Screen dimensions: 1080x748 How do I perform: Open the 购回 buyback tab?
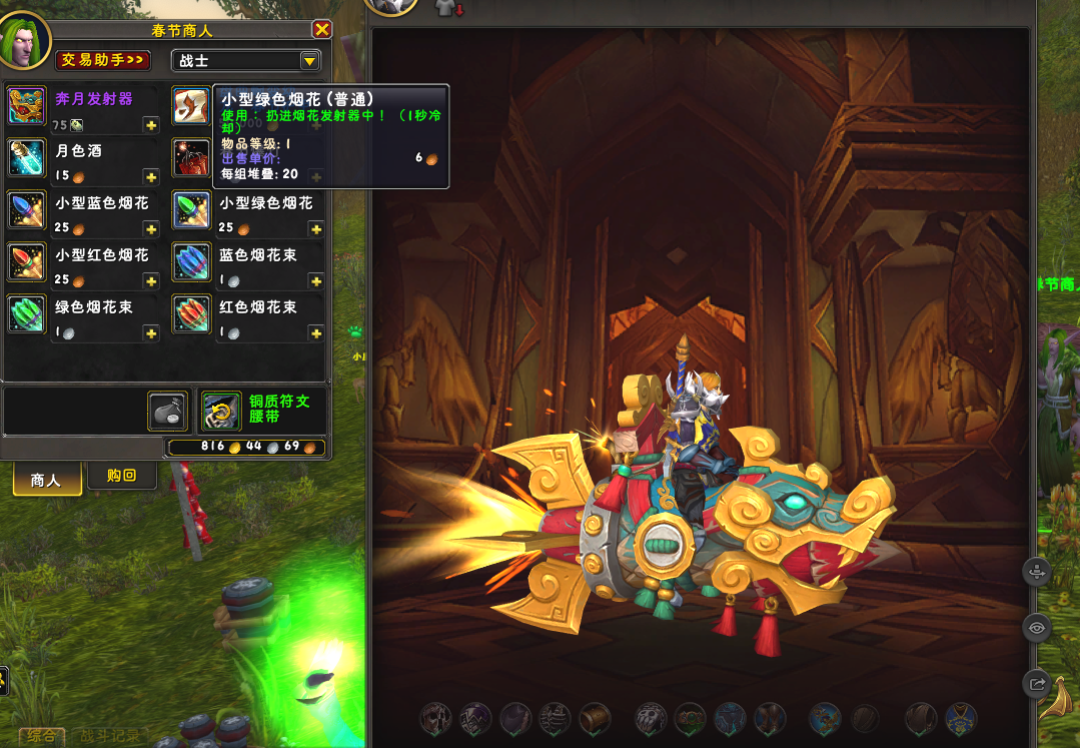121,475
